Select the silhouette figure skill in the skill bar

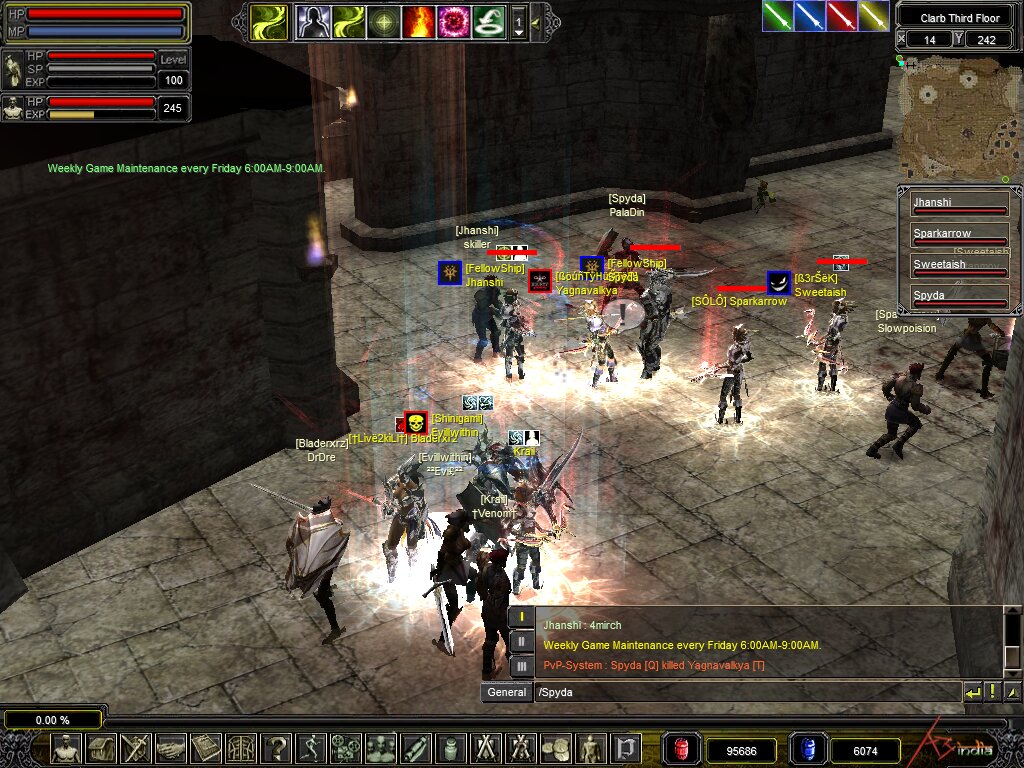pyautogui.click(x=313, y=21)
